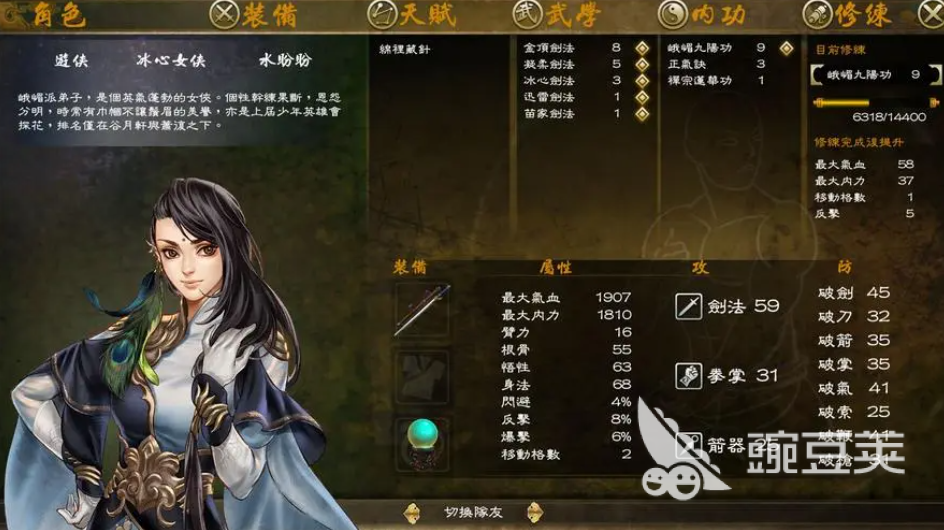Image resolution: width=944 pixels, height=530 pixels.
Task: Select the equipped sword weapon slot
Action: (x=422, y=309)
